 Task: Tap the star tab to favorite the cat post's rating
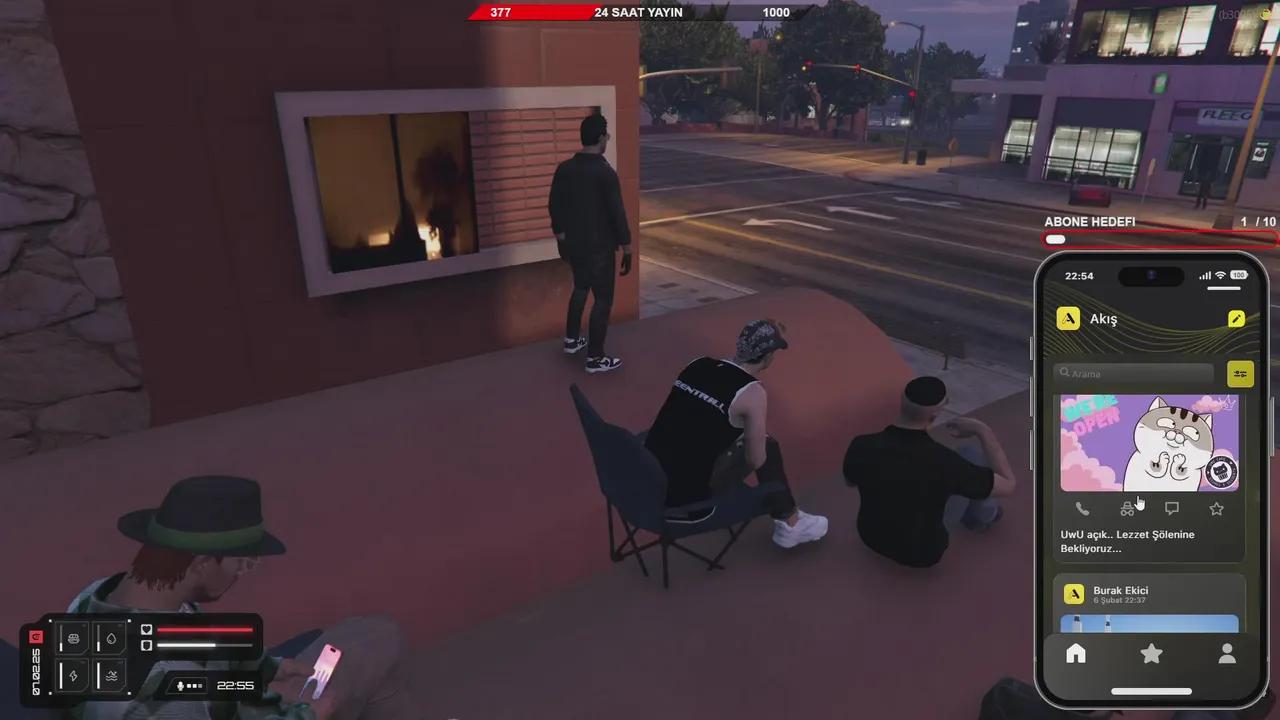coord(1216,508)
